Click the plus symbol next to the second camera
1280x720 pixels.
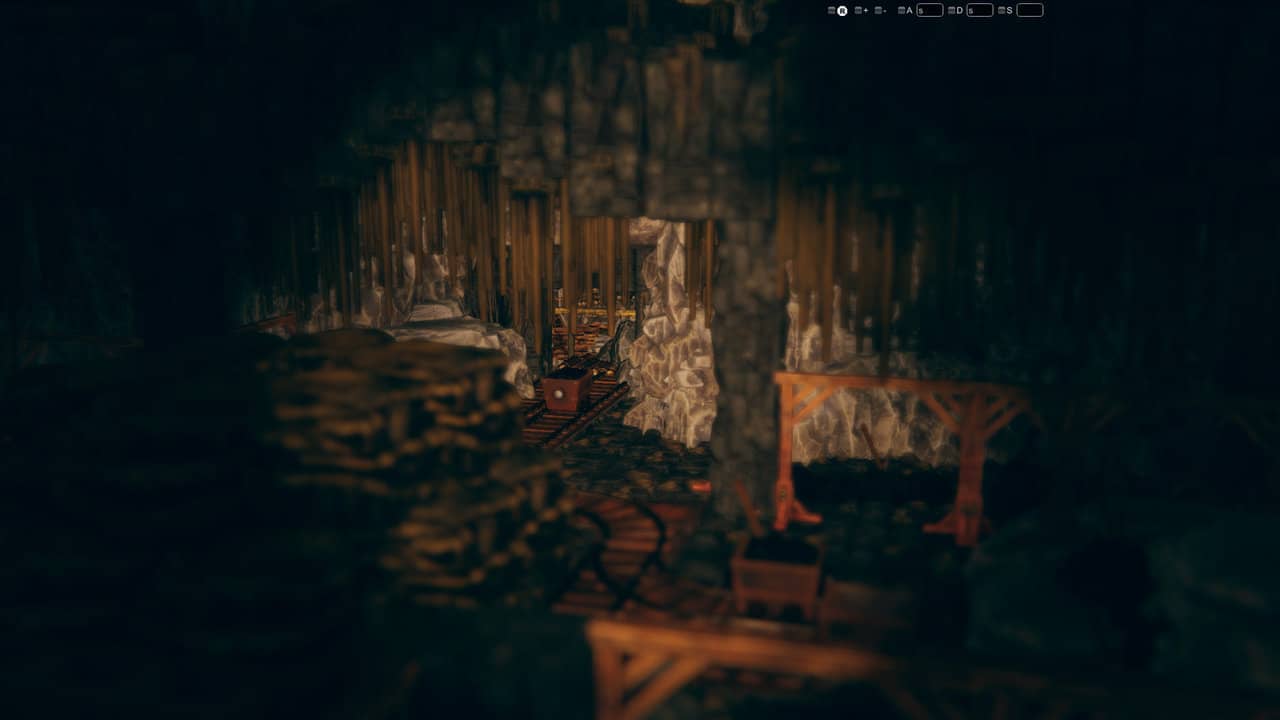[865, 9]
